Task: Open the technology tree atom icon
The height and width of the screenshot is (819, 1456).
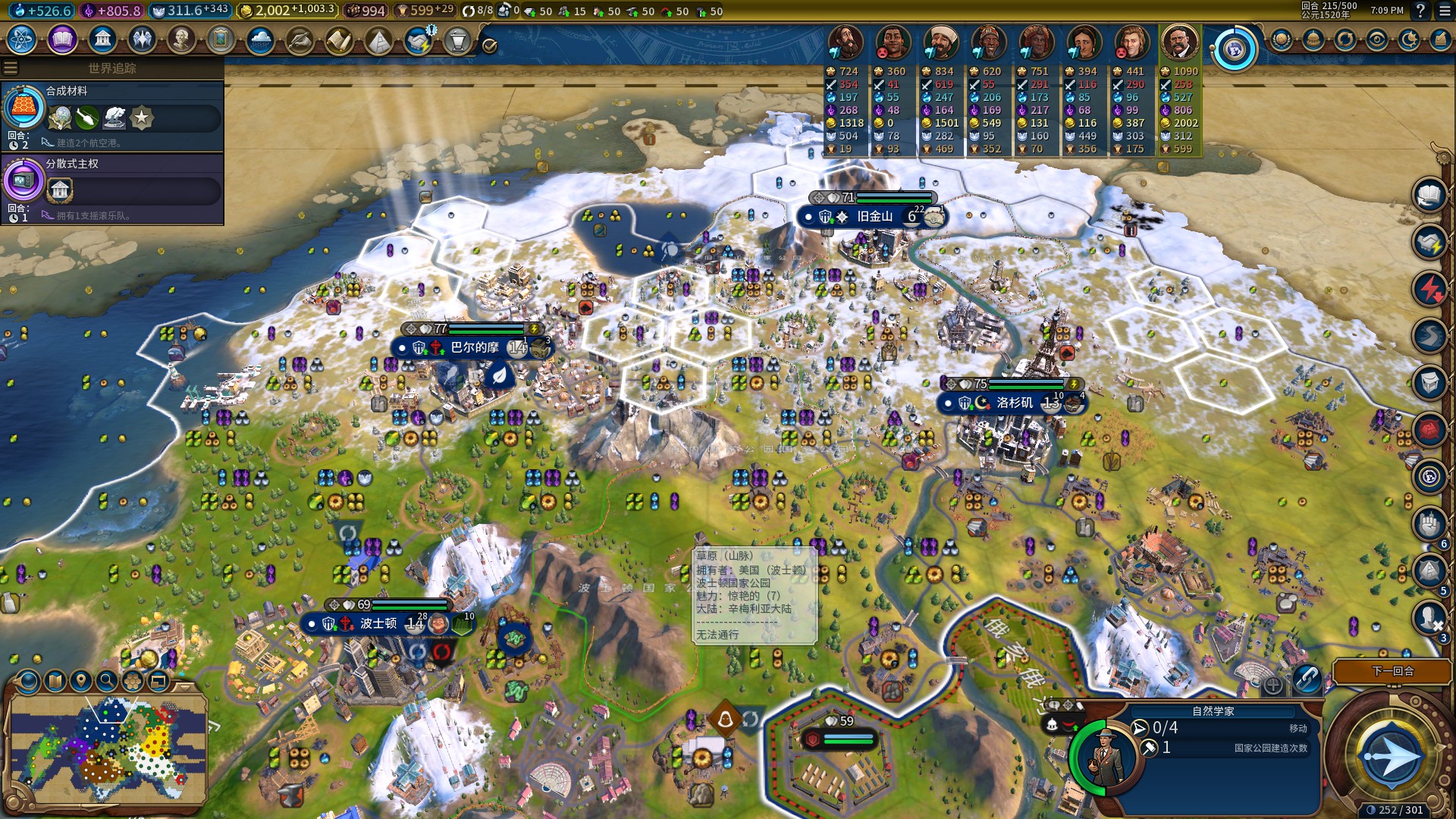Action: pyautogui.click(x=22, y=39)
